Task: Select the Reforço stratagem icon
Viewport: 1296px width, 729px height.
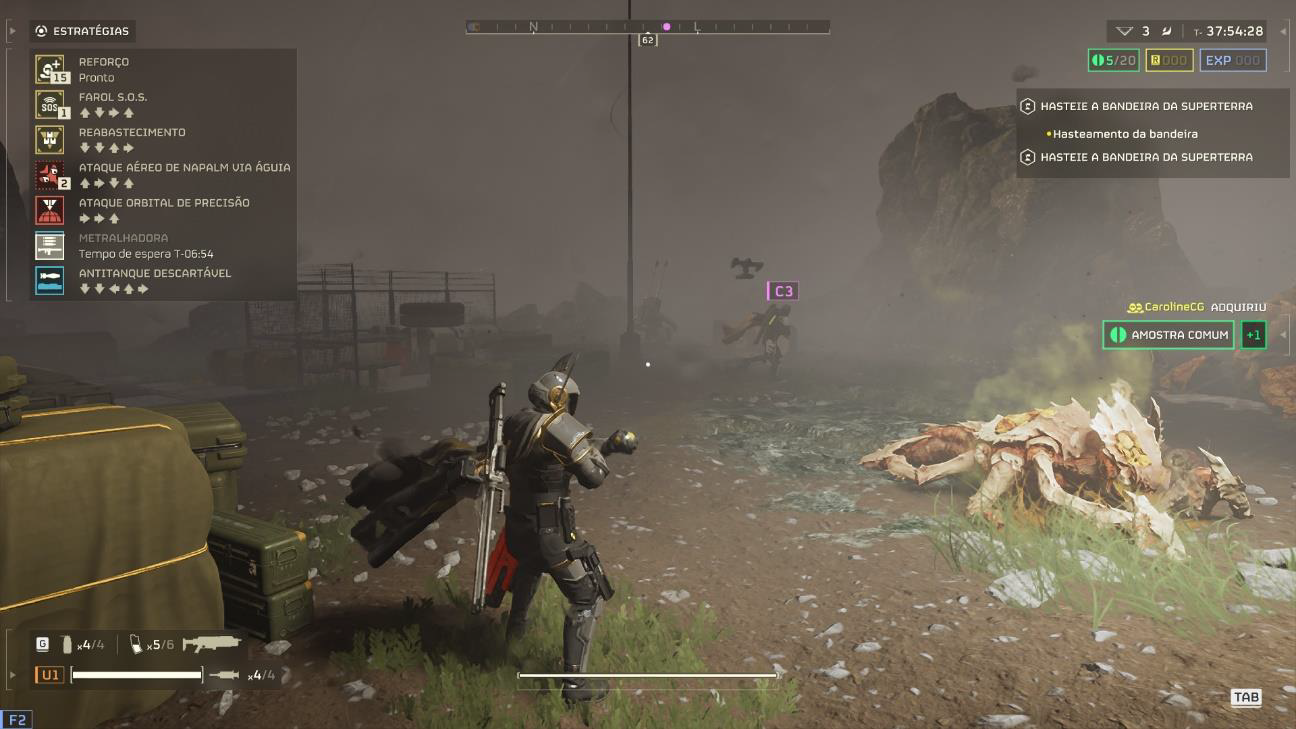Action: tap(50, 69)
